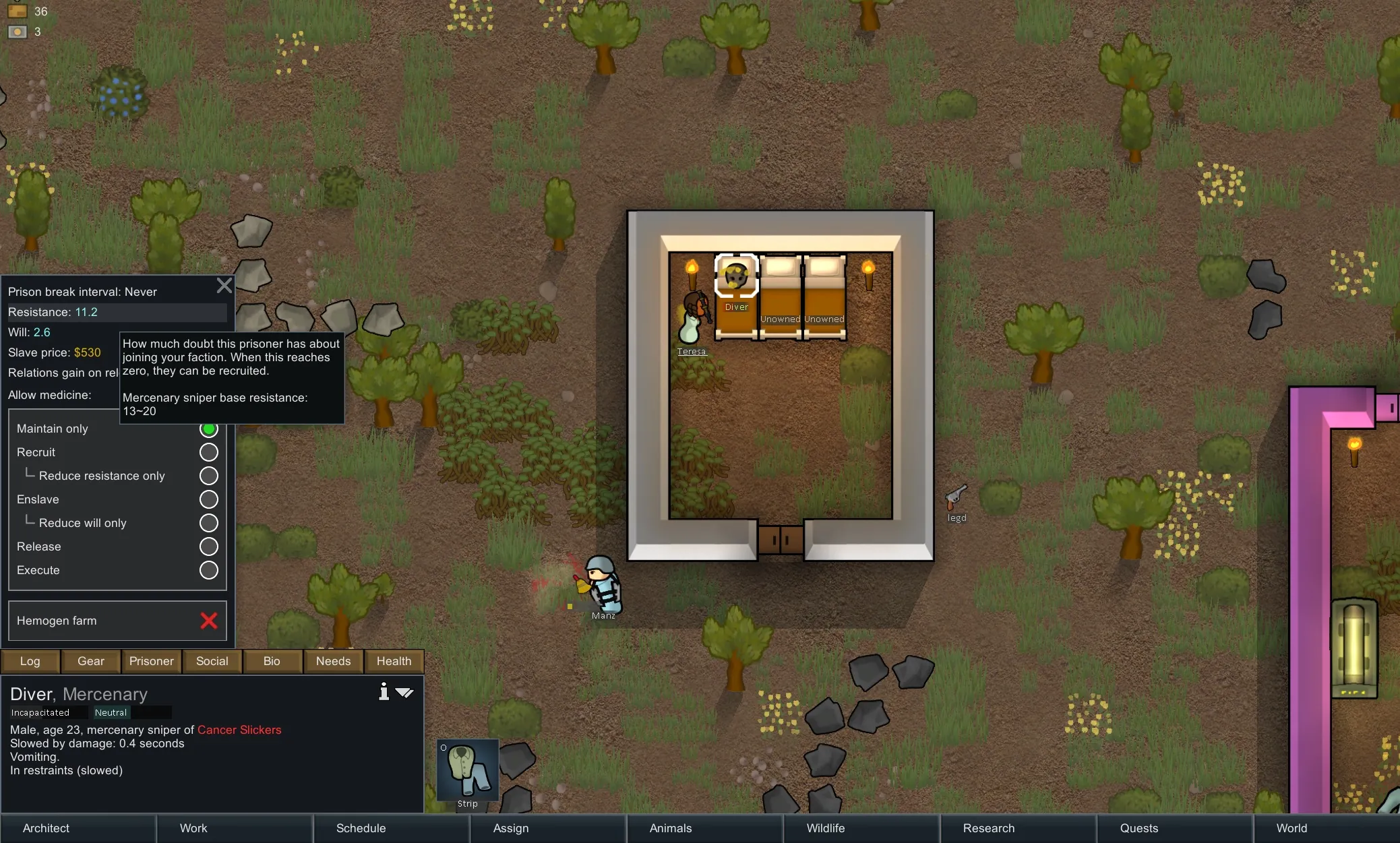
Task: Choose Reduce resistance only
Action: tap(208, 476)
